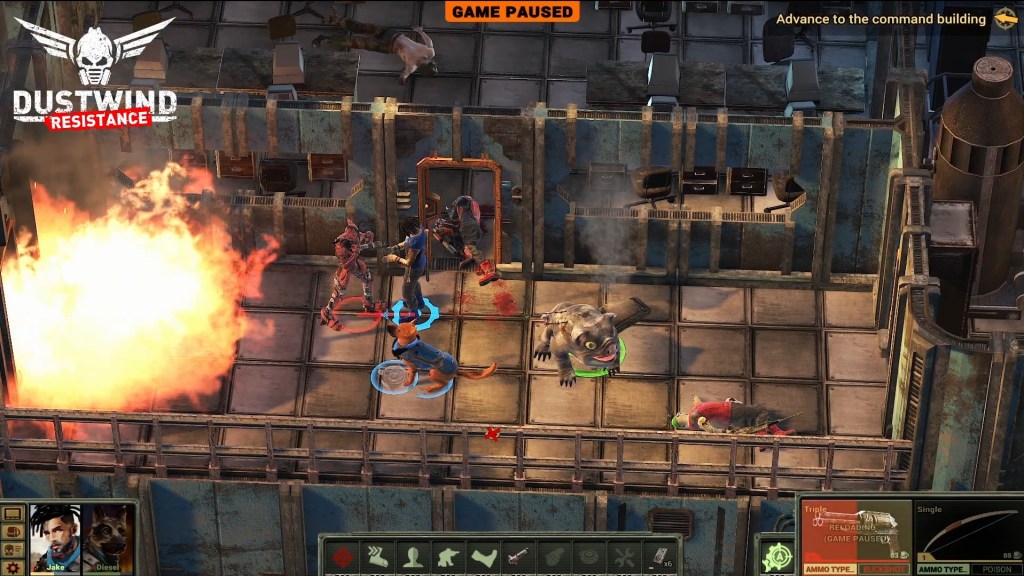Open the settings gear menu
Screen dimensions: 1024x576
point(13,568)
